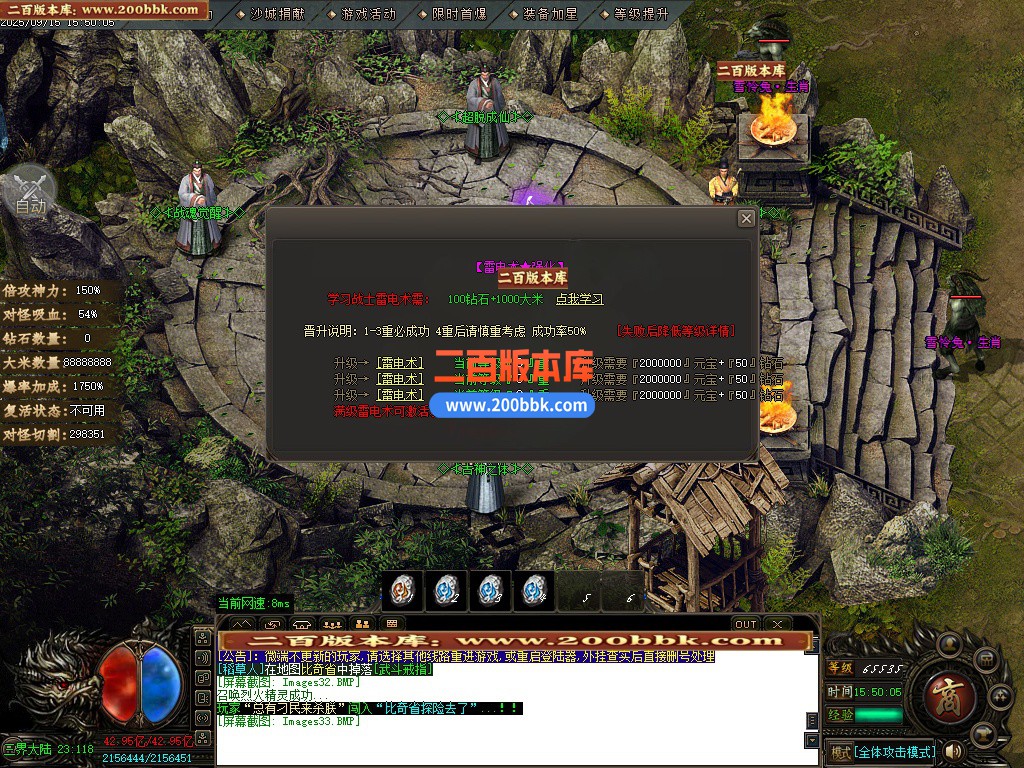Open the 等级提升 top menu
This screenshot has width=1024, height=768.
coord(641,14)
